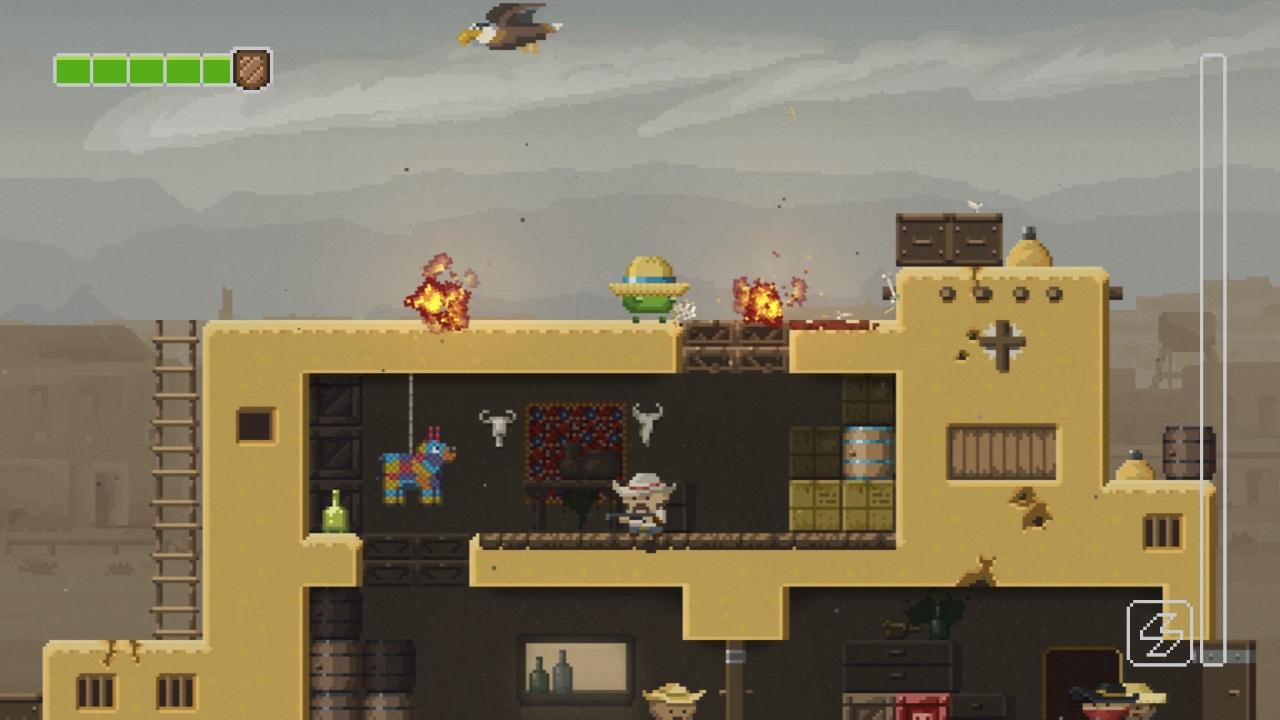The image size is (1280, 720).
Task: Toggle the first green health segment
Action: tap(72, 70)
